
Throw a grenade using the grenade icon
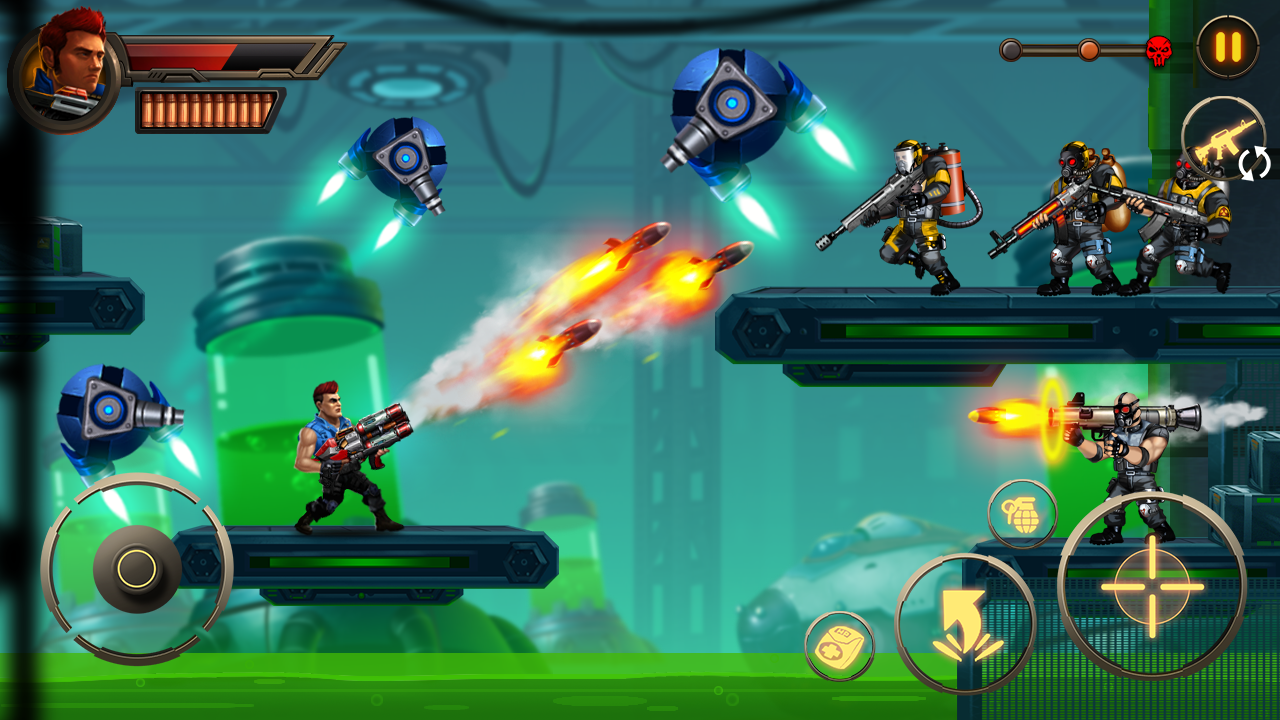click(1024, 512)
